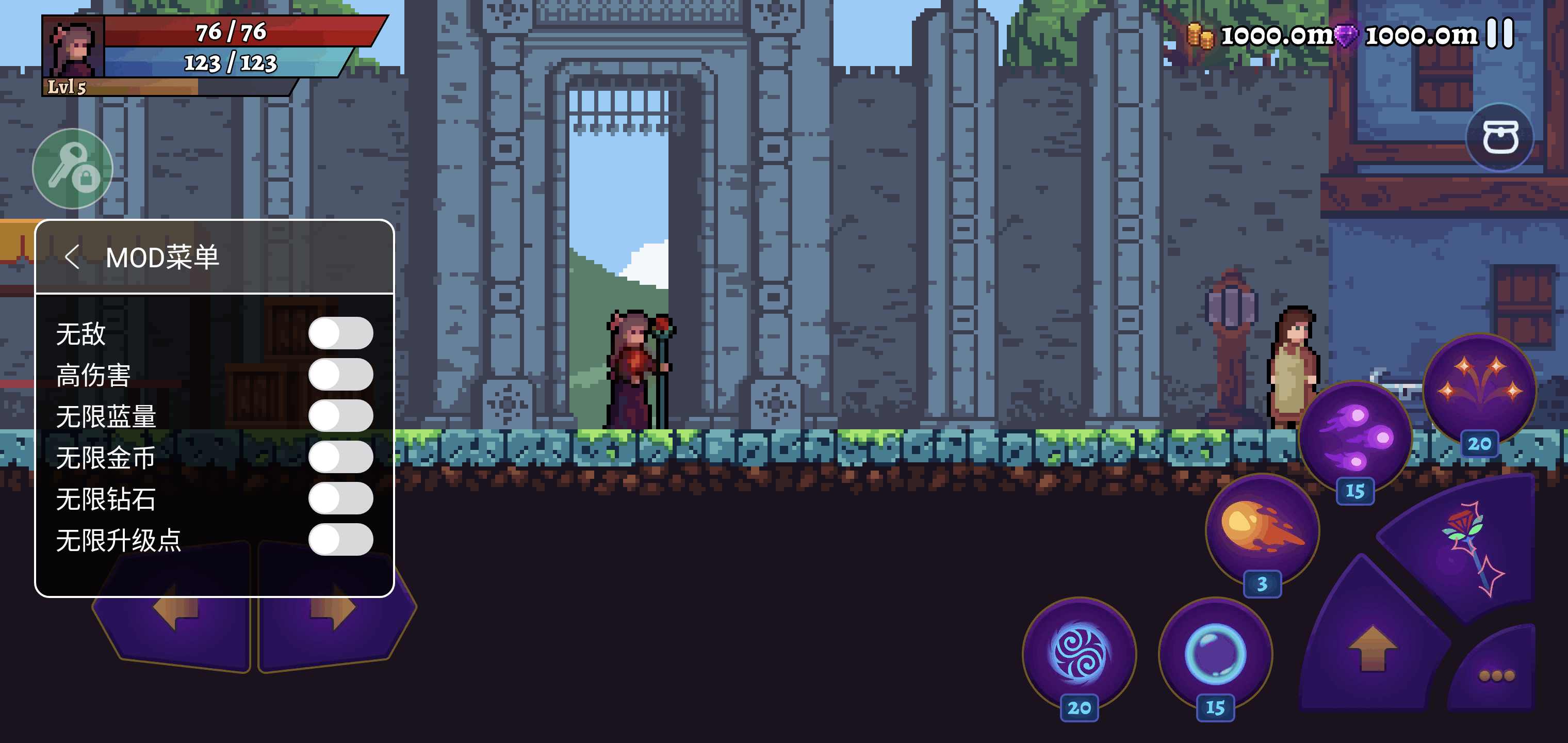Viewport: 1568px width, 743px height.
Task: Switch on 无限金币 unlimited gold
Action: [x=340, y=457]
